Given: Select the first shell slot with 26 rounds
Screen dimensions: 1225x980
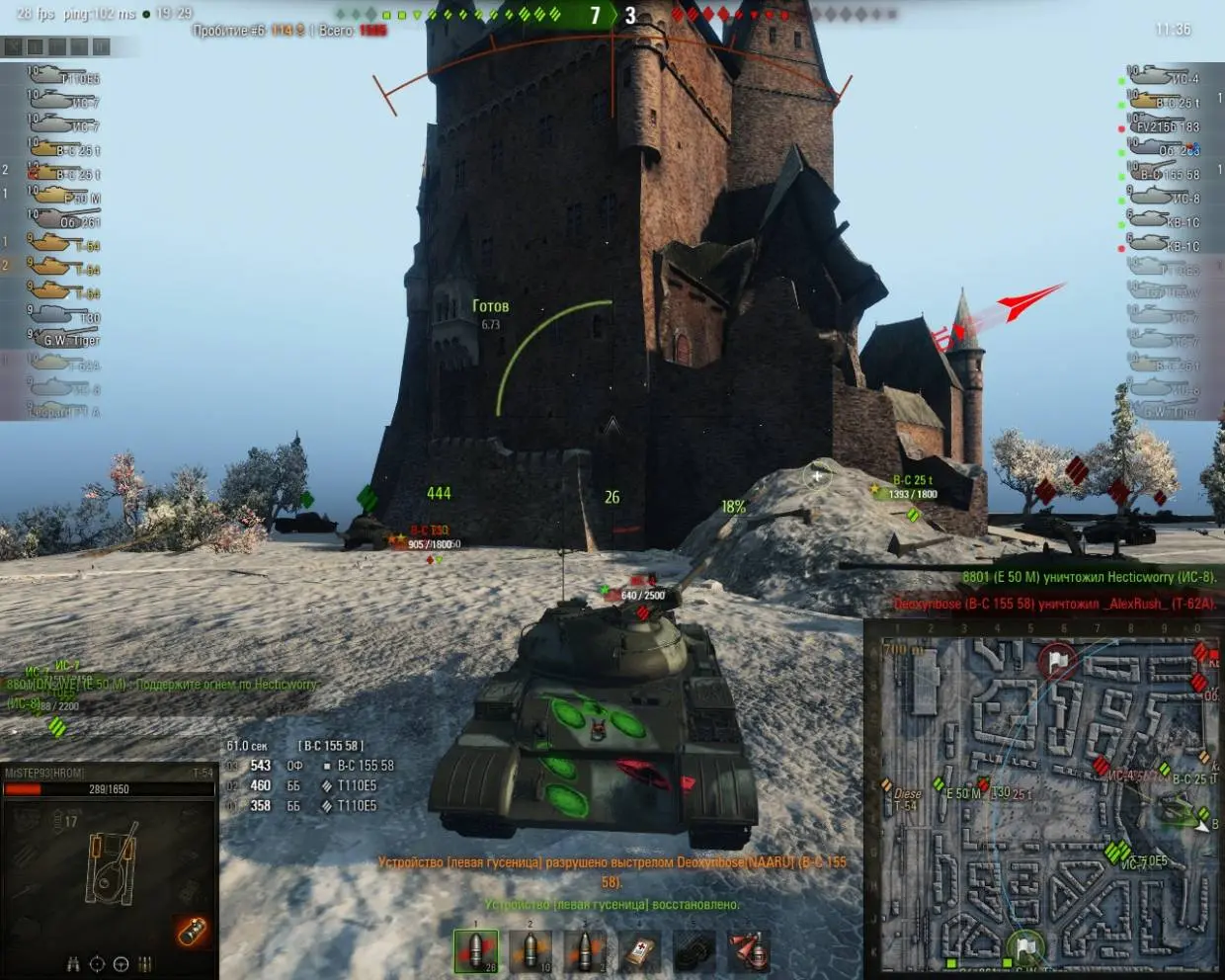Looking at the screenshot, I should tap(476, 950).
